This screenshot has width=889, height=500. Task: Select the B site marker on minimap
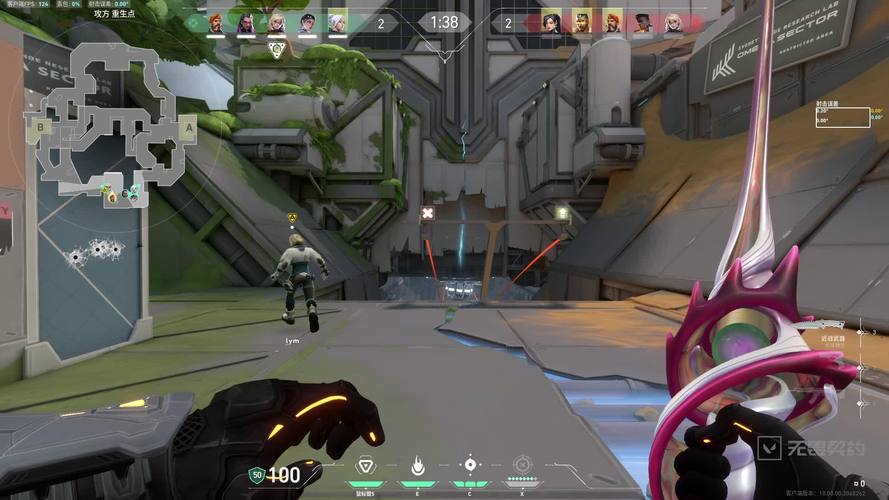coord(41,127)
